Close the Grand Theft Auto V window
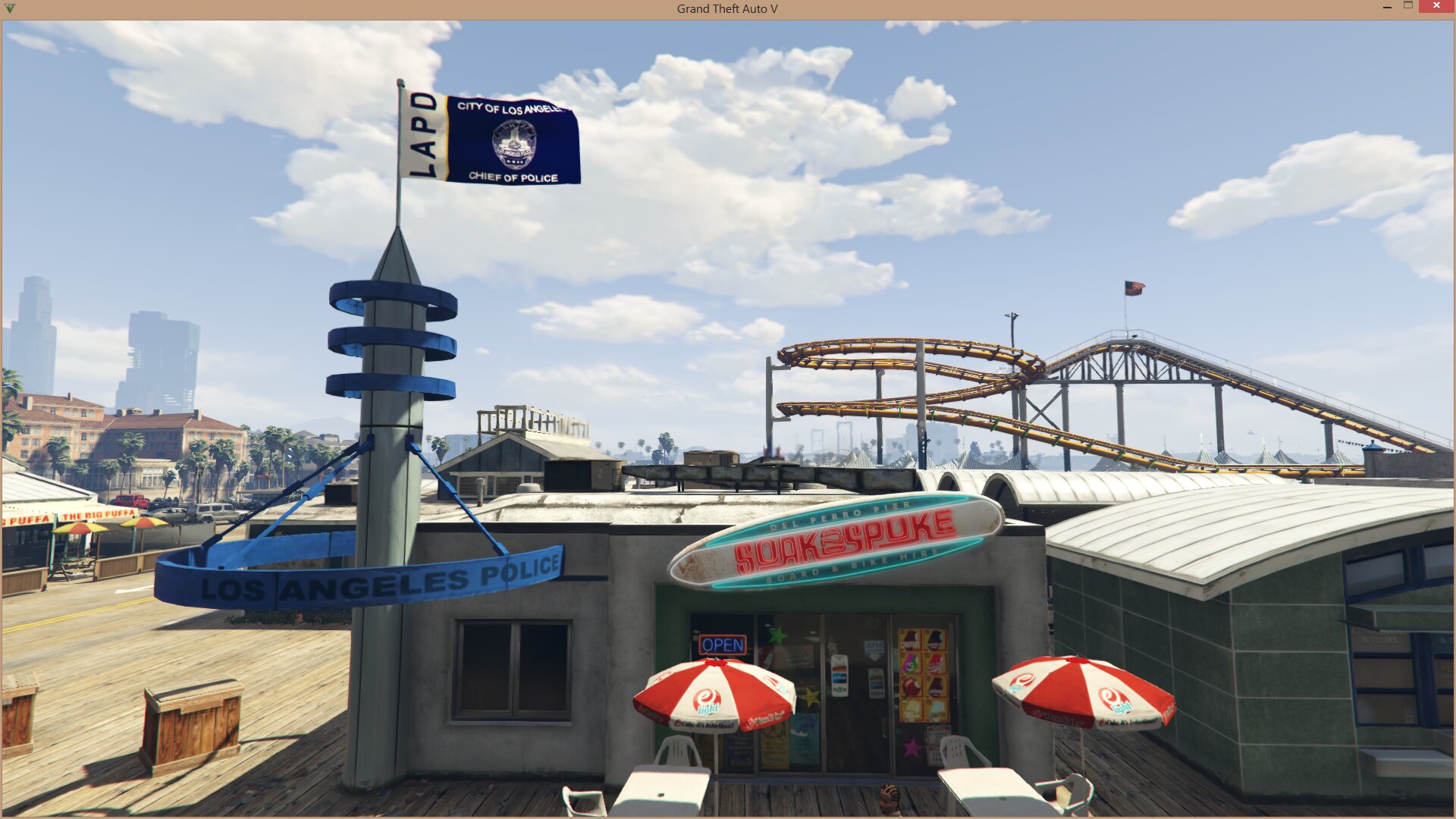The width and height of the screenshot is (1456, 819). (1436, 6)
